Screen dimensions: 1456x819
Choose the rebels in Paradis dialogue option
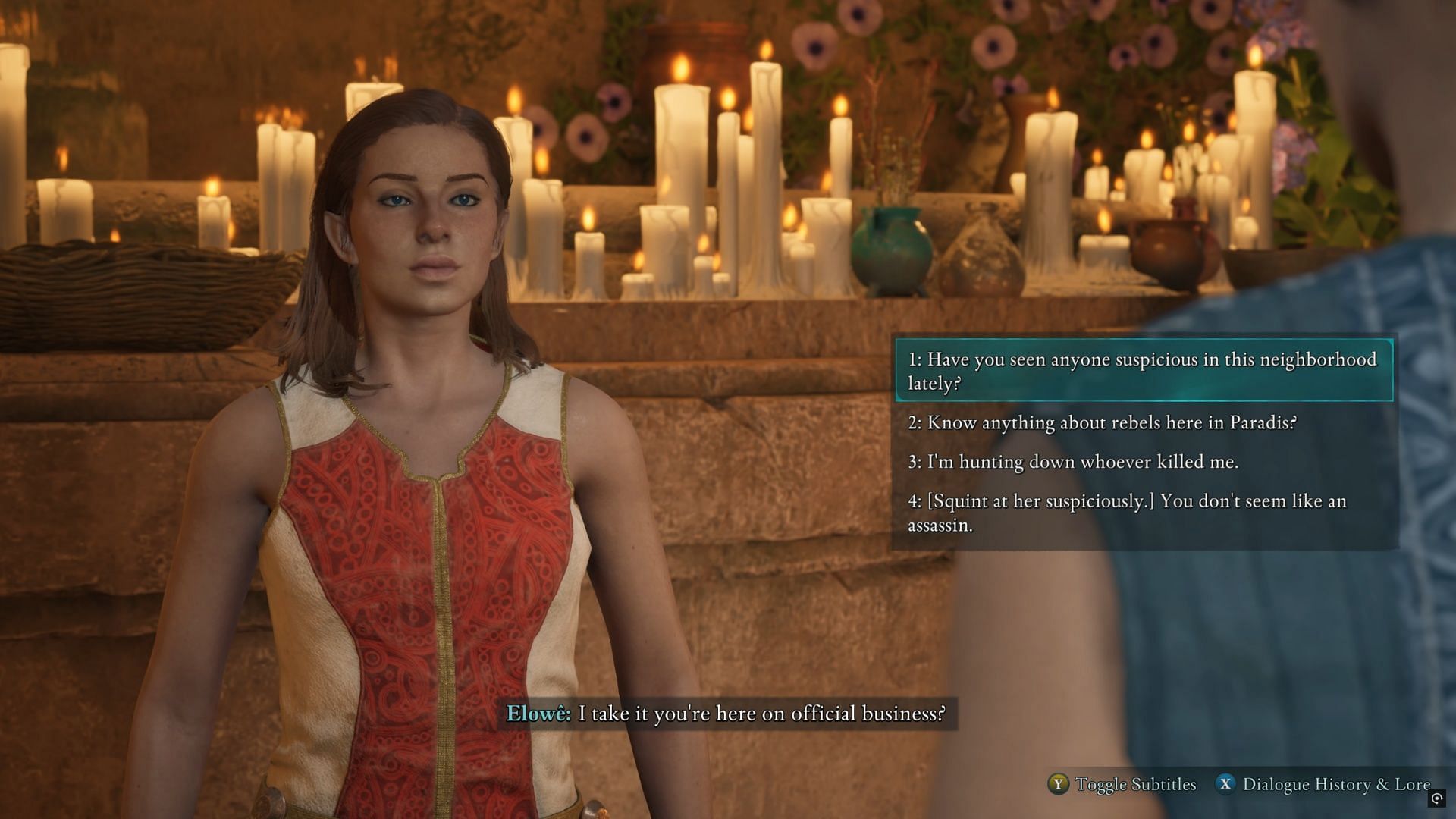coord(1102,422)
